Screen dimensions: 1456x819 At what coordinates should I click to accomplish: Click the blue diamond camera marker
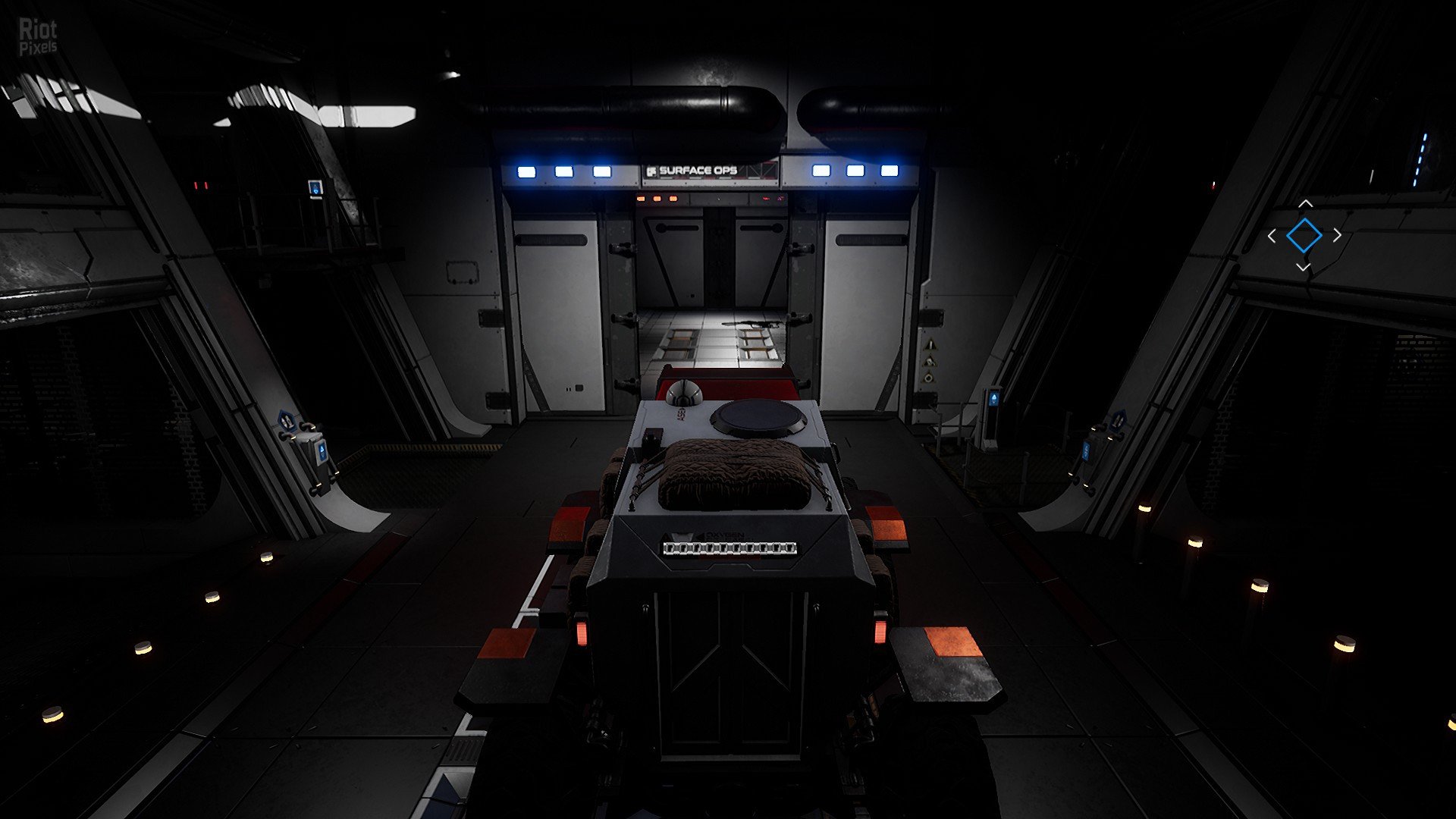(1304, 235)
